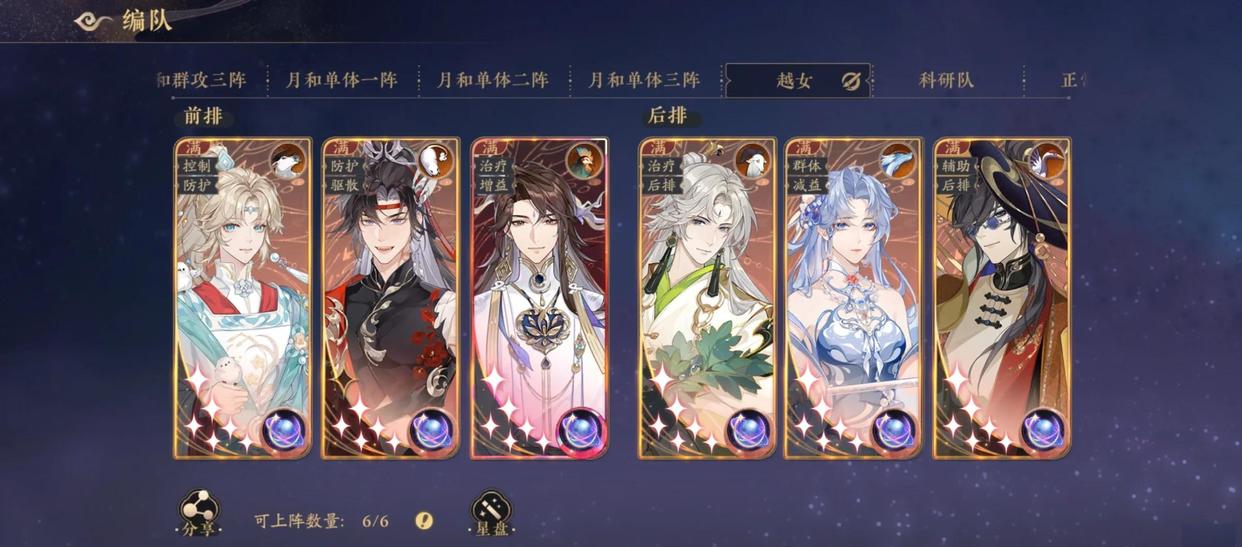
Task: Switch to the 月和单体一阵 team tab
Action: (342, 81)
